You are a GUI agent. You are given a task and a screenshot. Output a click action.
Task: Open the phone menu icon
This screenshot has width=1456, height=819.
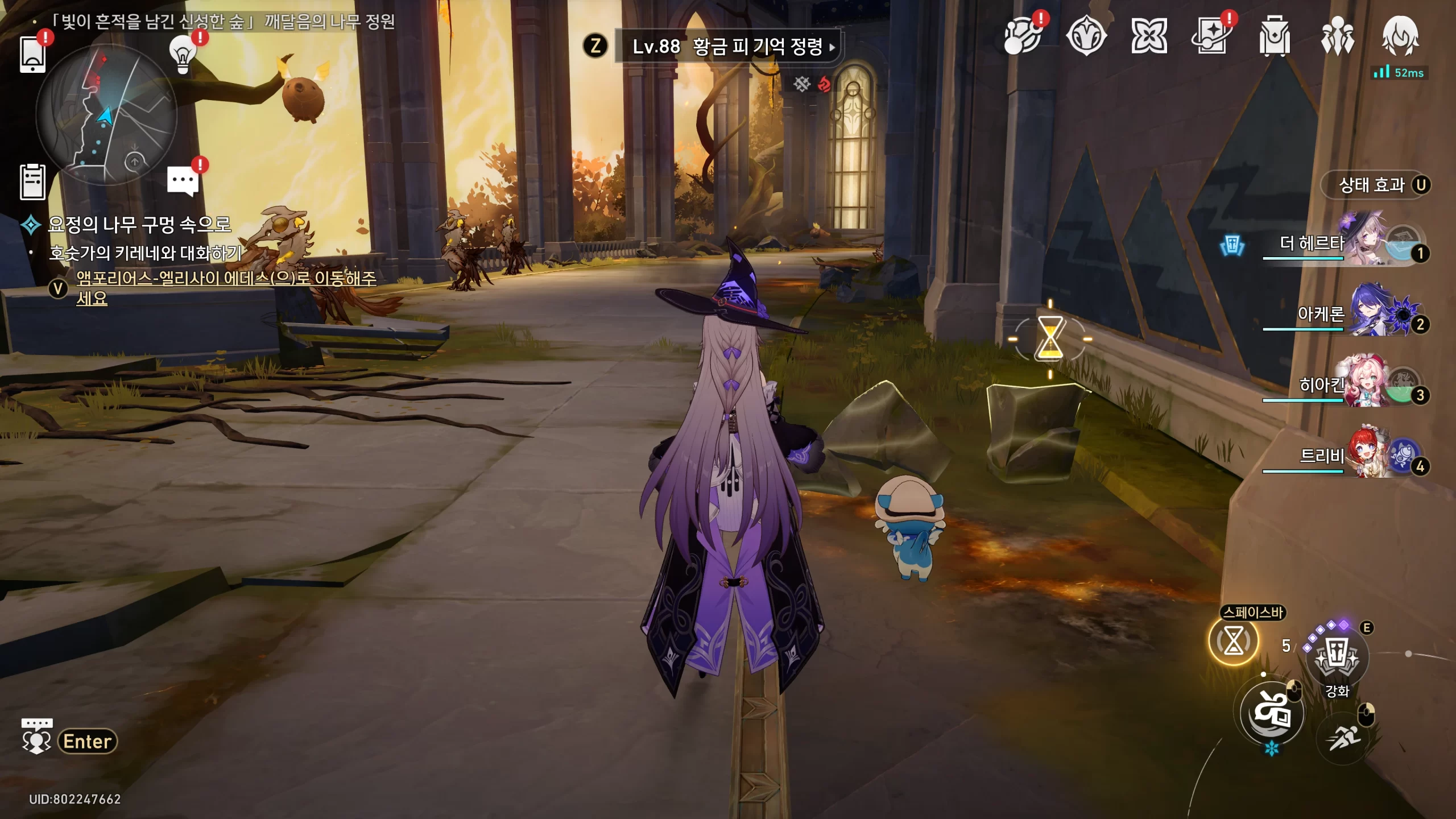click(32, 54)
